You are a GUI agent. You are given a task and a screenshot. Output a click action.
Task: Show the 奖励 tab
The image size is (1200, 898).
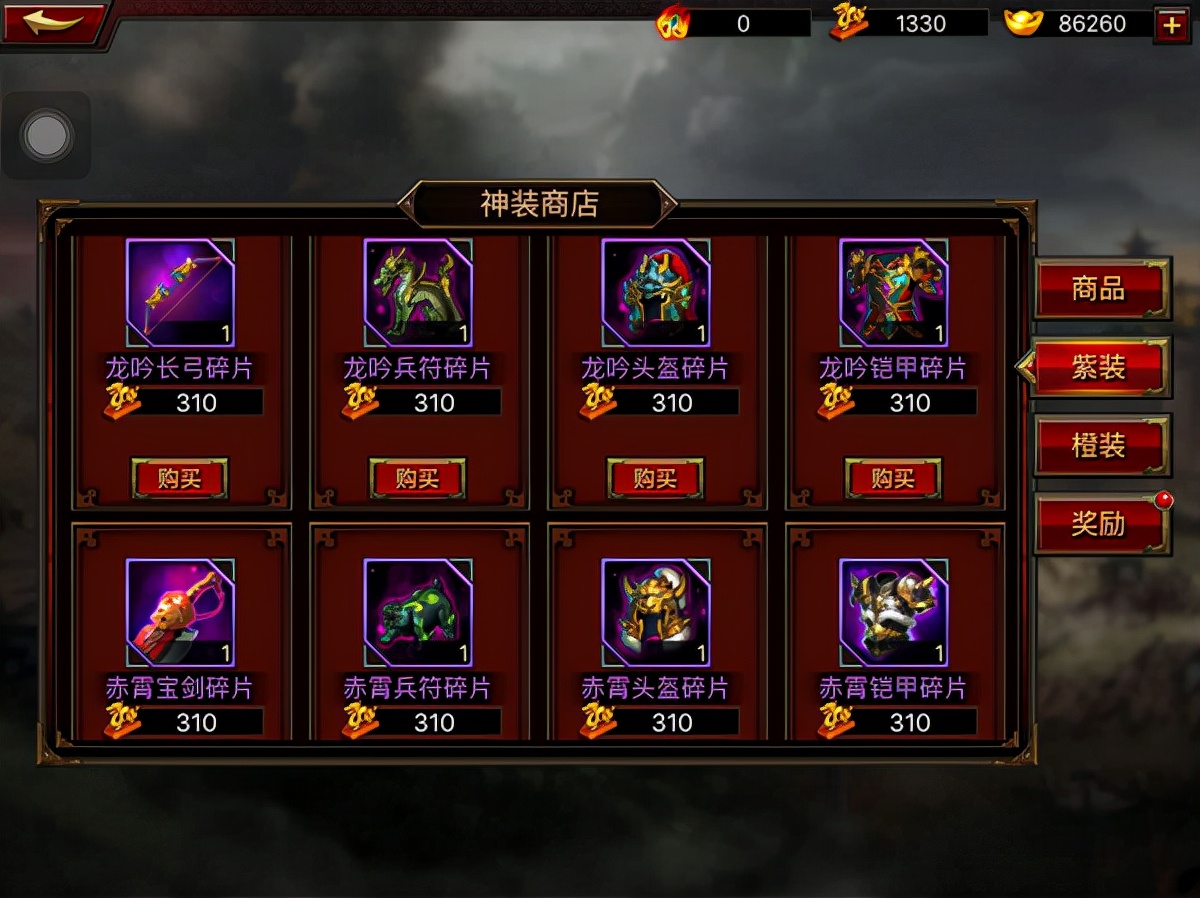click(1100, 523)
